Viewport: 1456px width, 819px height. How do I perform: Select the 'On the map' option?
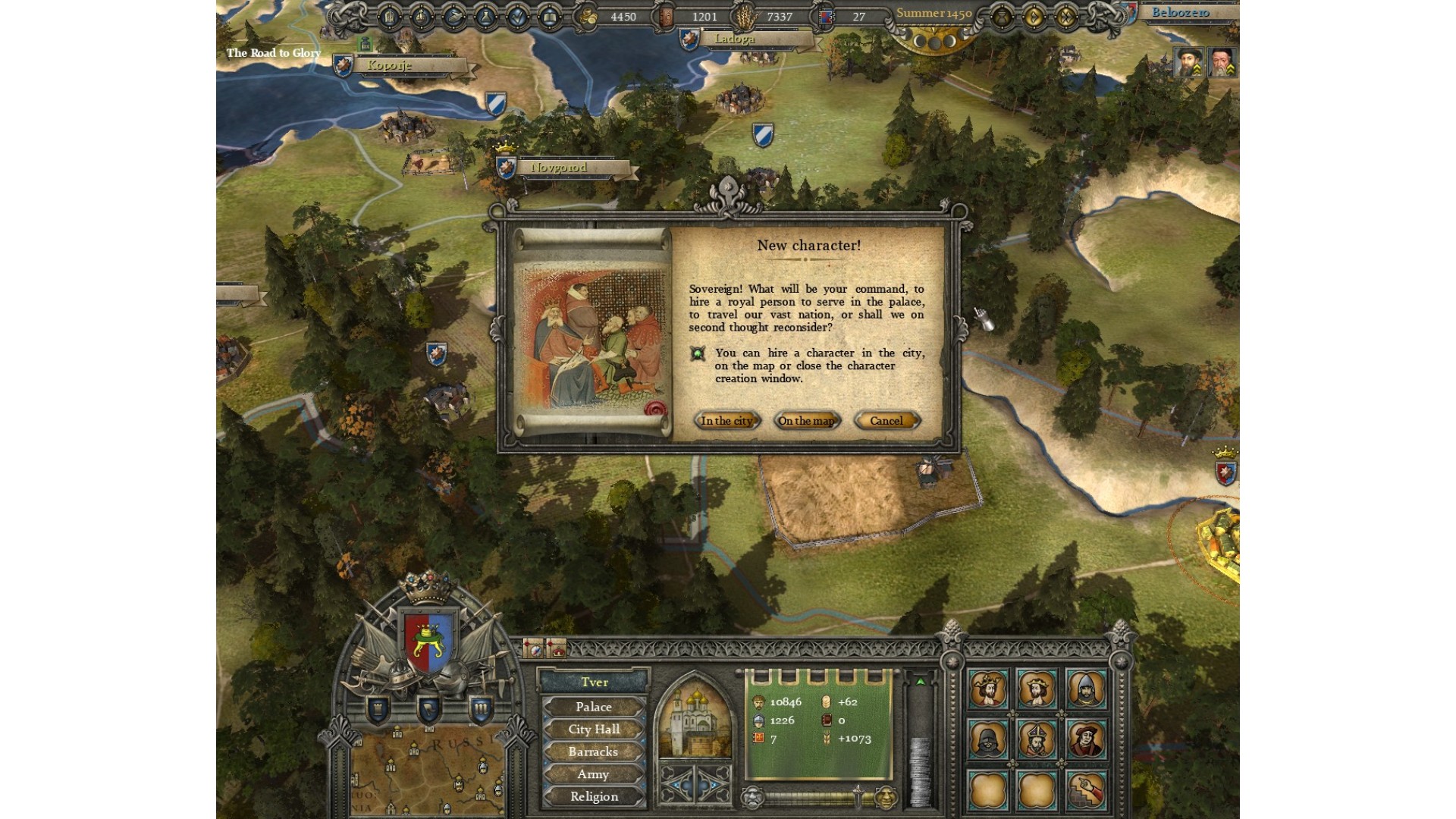806,421
